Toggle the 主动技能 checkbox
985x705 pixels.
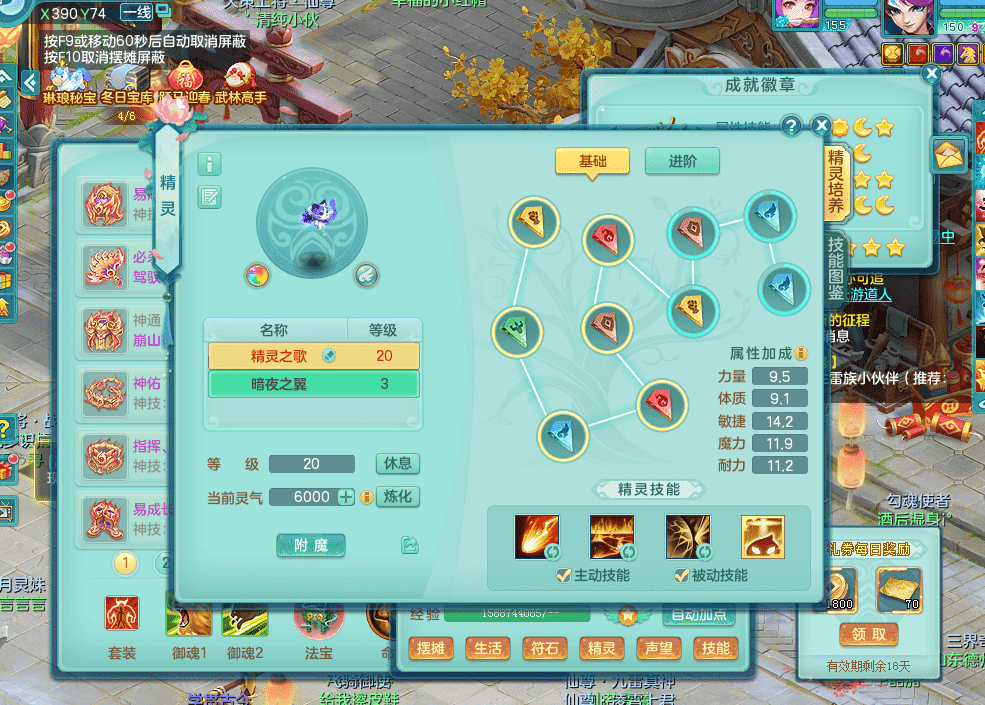[564, 575]
